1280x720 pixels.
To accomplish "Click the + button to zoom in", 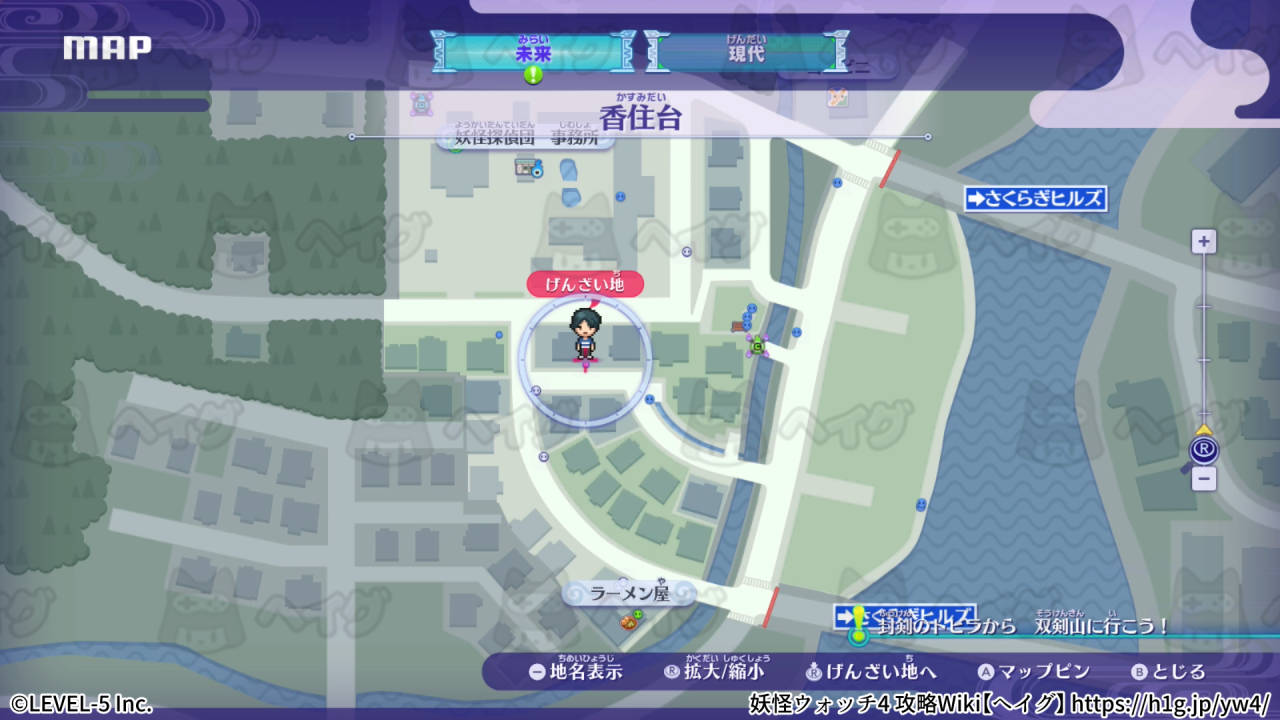I will point(1203,241).
